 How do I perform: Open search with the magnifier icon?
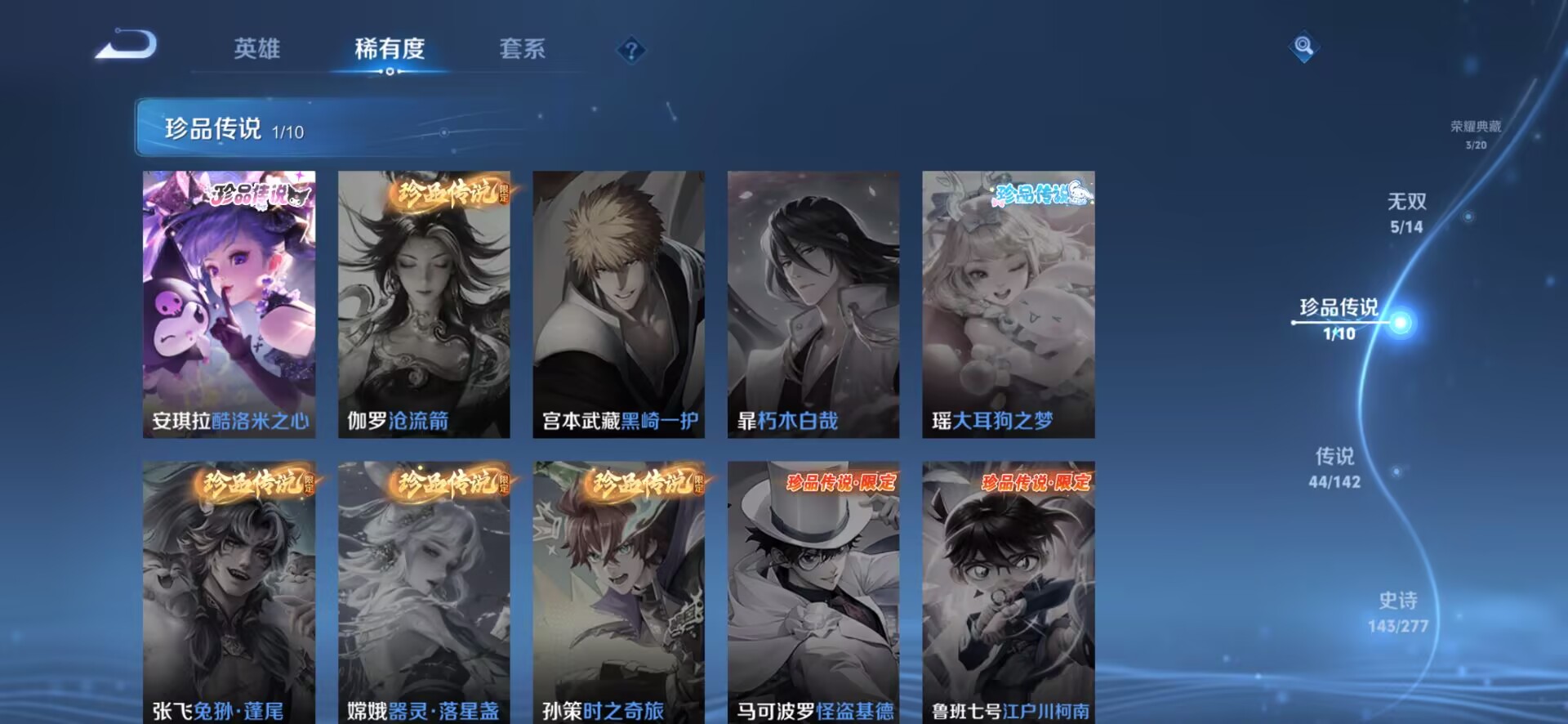(1304, 45)
